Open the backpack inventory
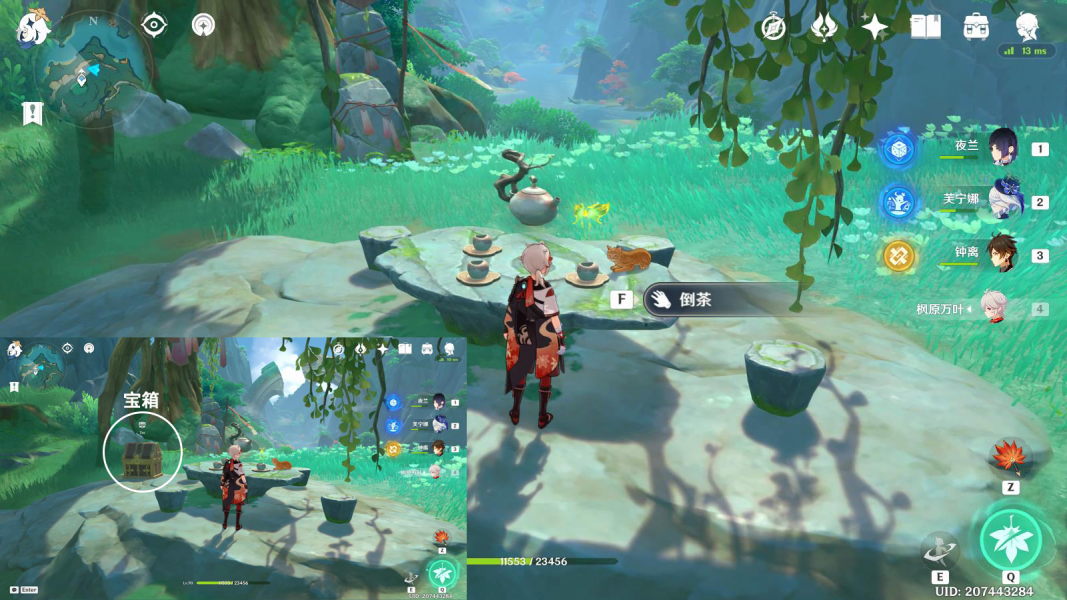Viewport: 1067px width, 600px height. (976, 27)
